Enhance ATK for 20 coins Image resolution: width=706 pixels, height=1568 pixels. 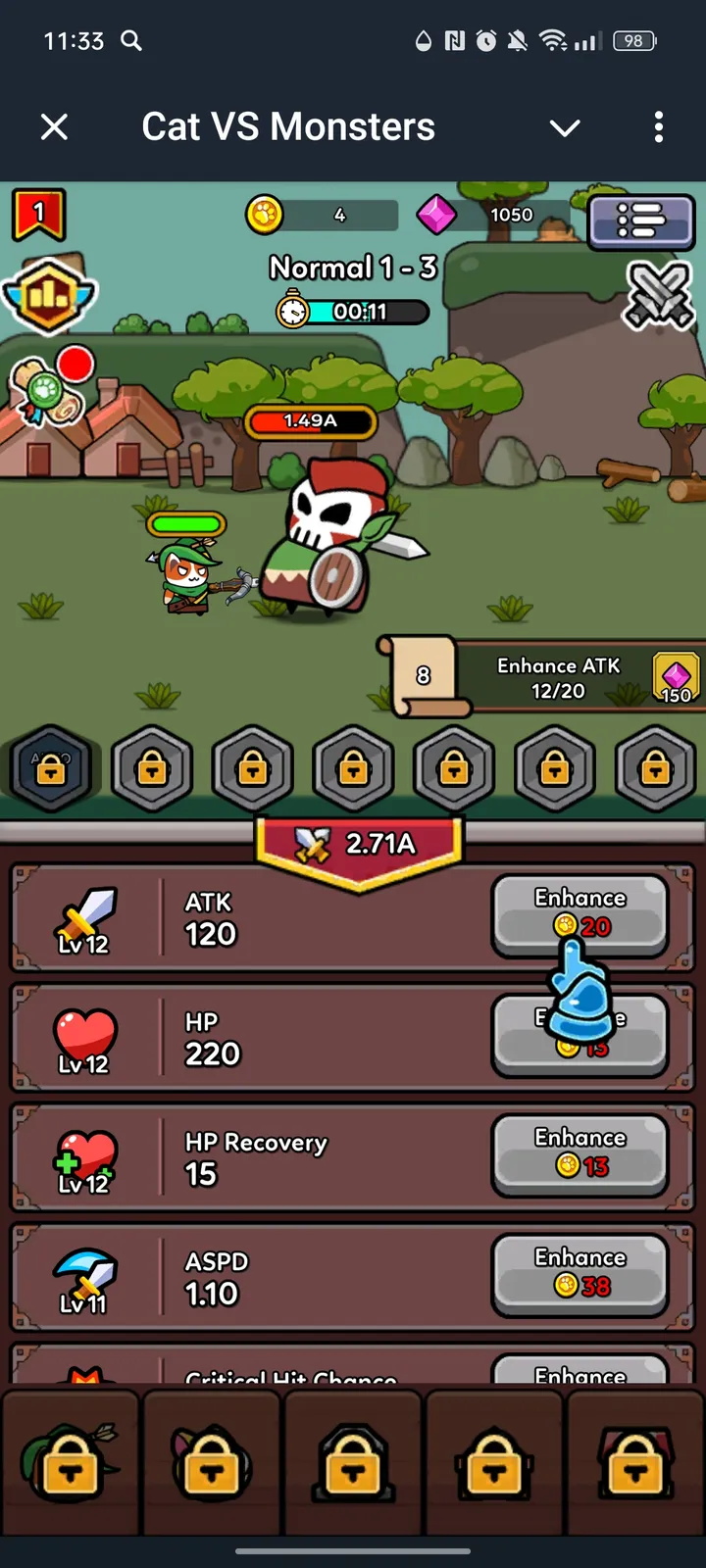point(580,914)
